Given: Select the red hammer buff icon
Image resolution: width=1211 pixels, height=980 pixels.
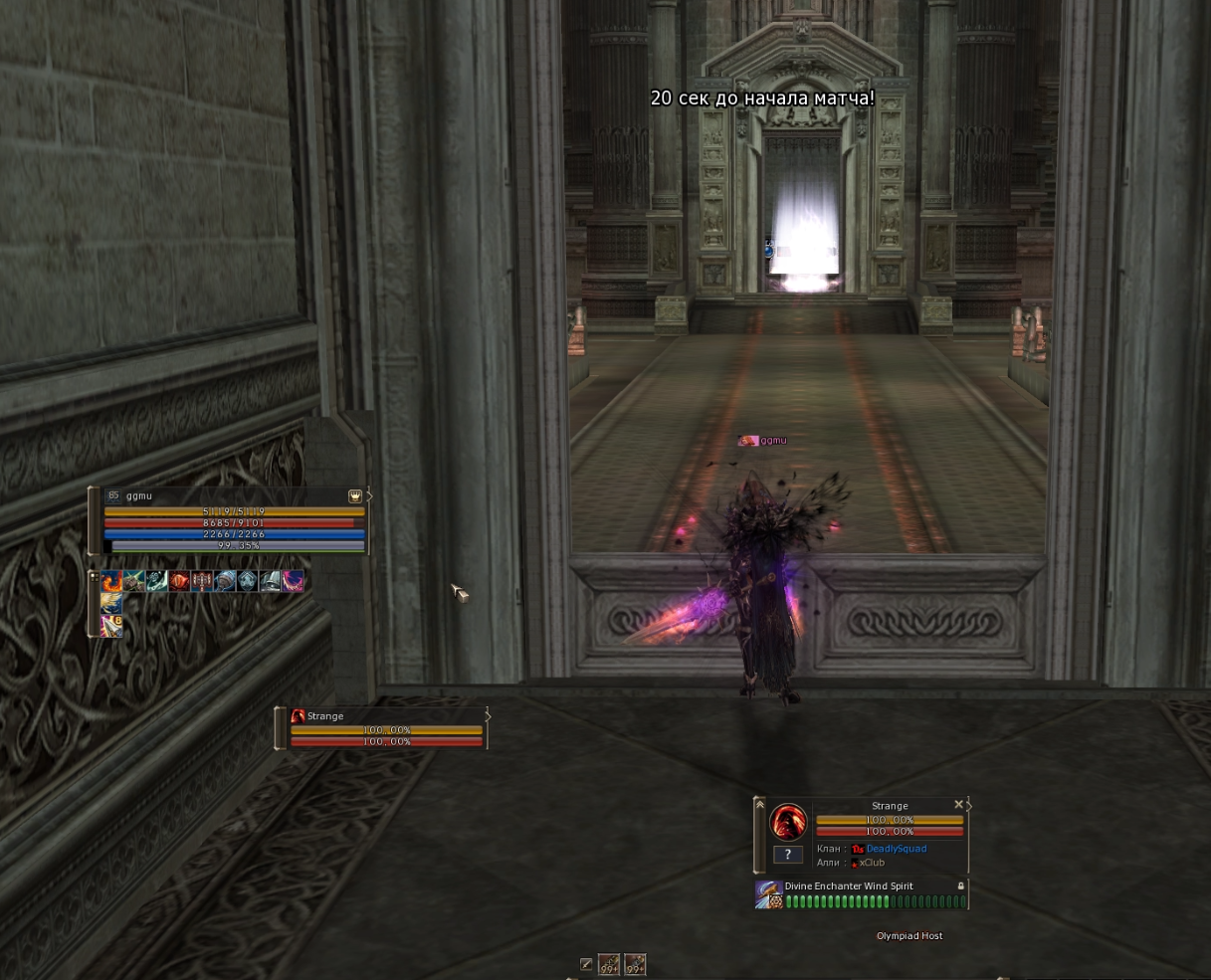Looking at the screenshot, I should pyautogui.click(x=202, y=581).
